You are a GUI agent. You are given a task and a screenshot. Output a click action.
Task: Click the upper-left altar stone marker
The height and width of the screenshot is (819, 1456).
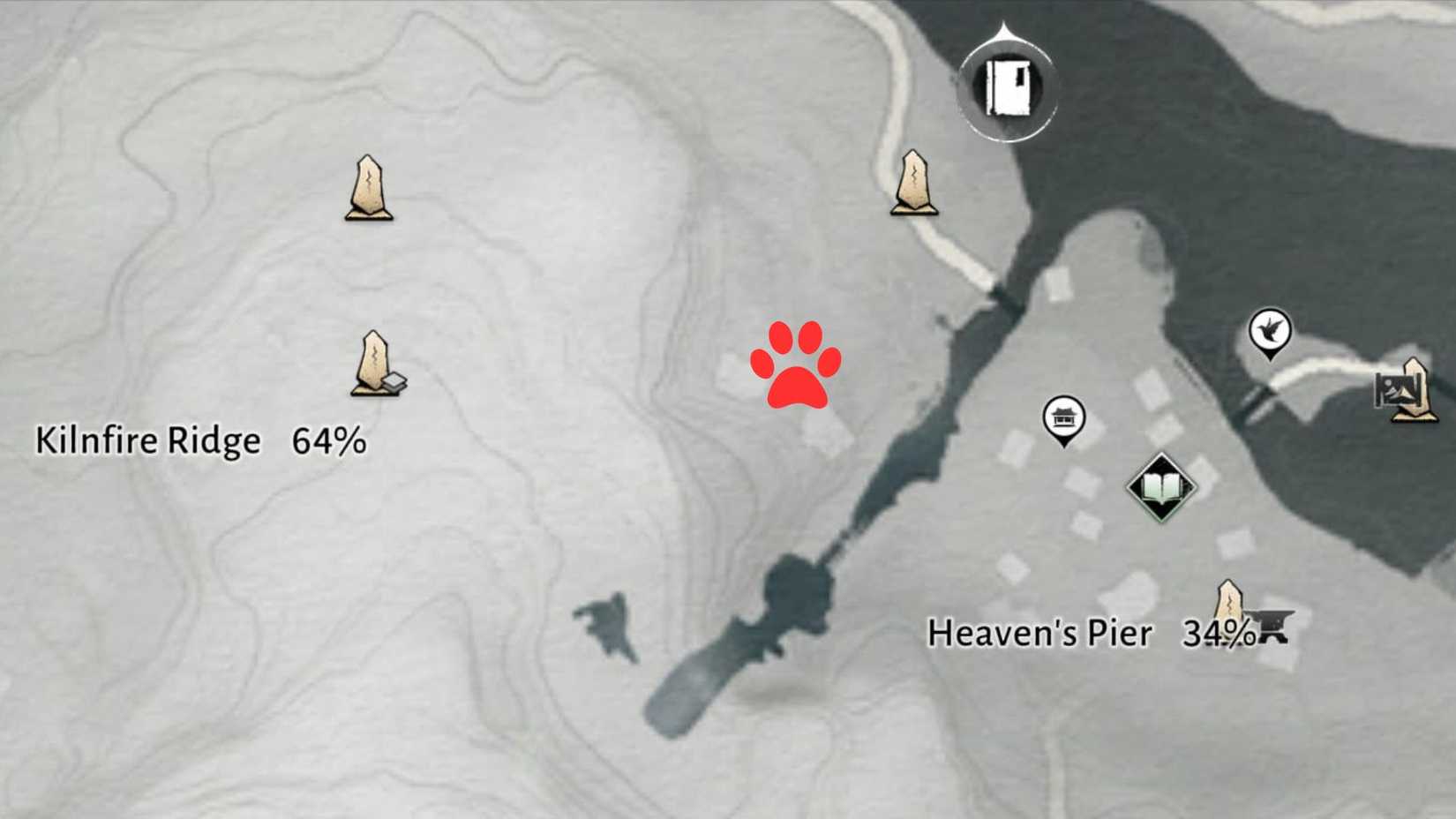click(x=369, y=185)
